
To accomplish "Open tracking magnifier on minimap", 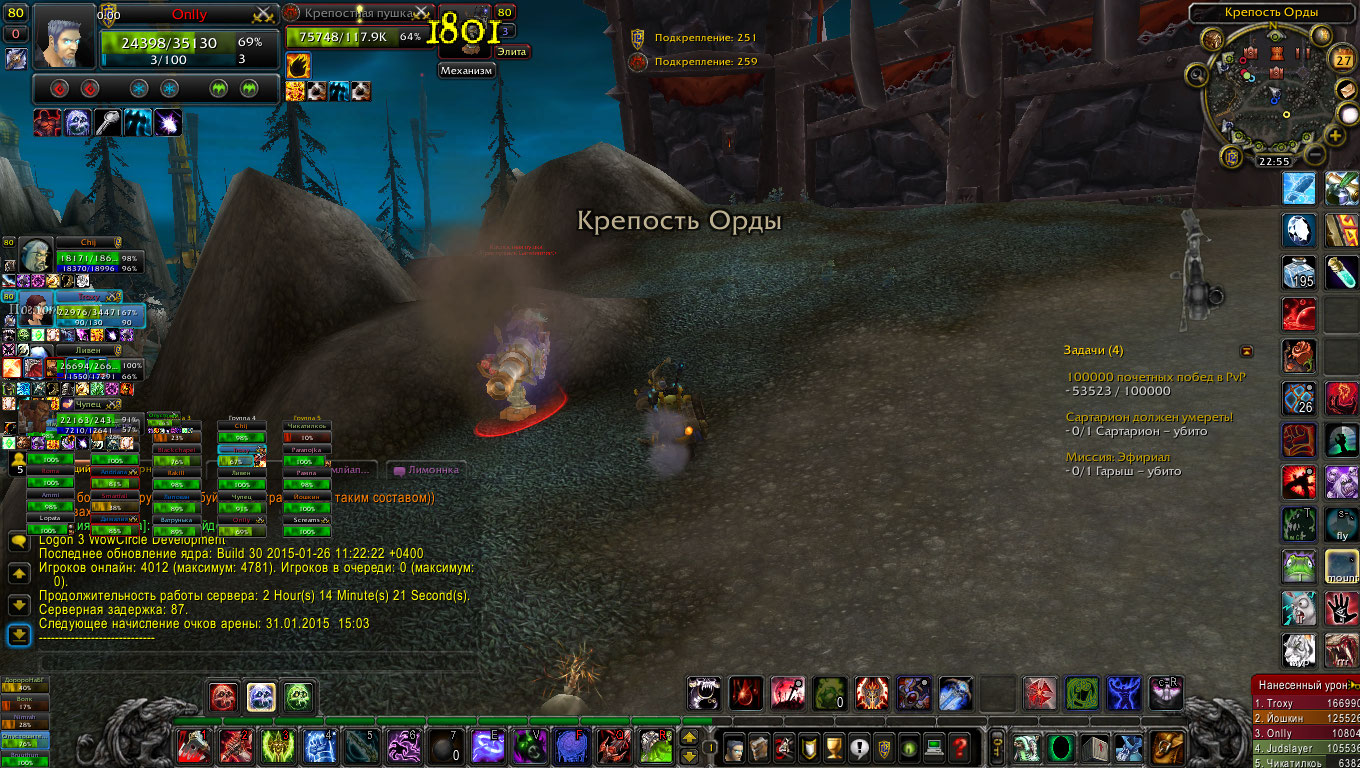I will [1198, 74].
